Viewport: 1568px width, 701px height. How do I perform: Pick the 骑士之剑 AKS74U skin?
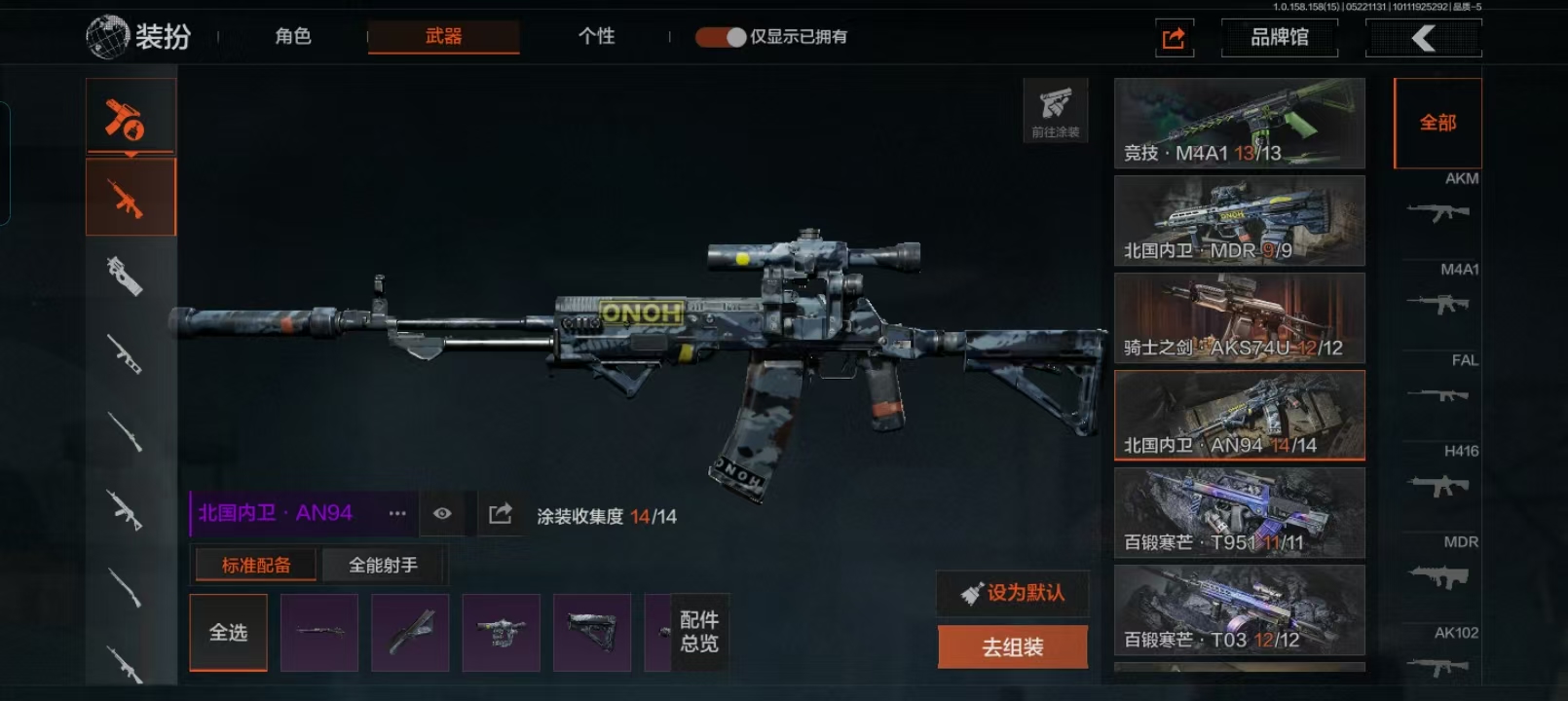click(x=1239, y=317)
